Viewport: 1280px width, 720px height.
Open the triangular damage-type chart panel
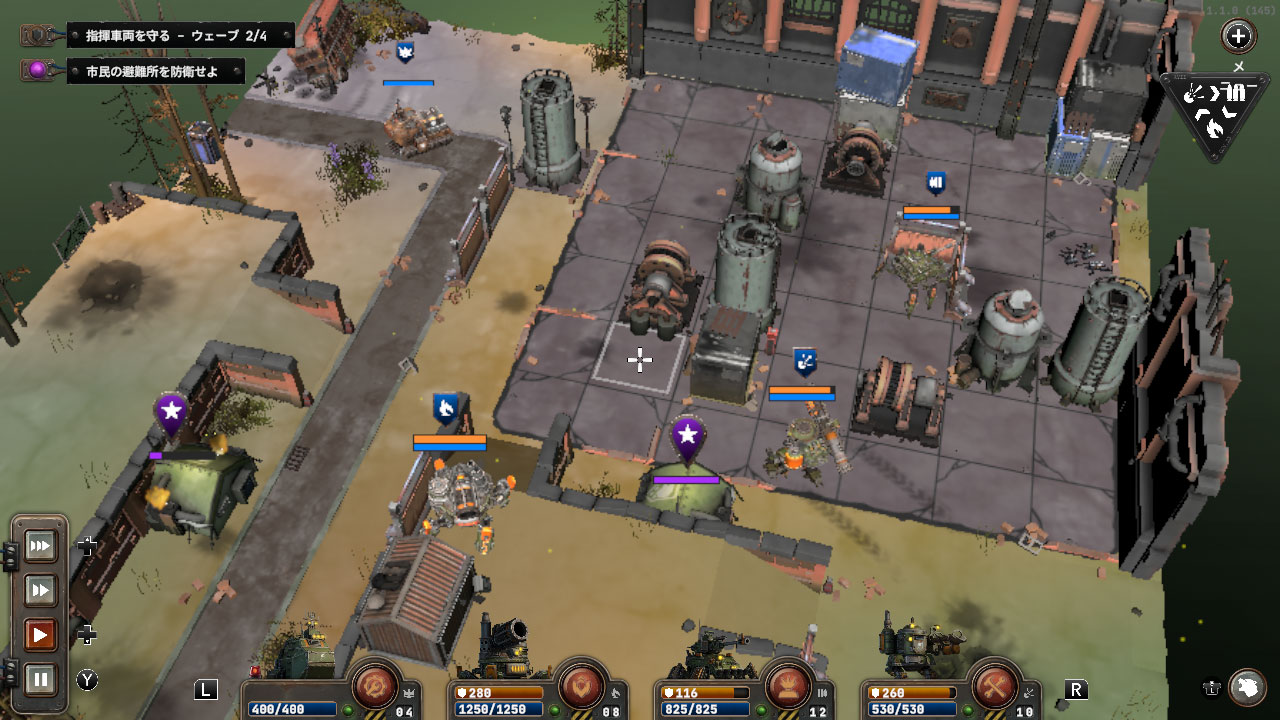pyautogui.click(x=1212, y=112)
